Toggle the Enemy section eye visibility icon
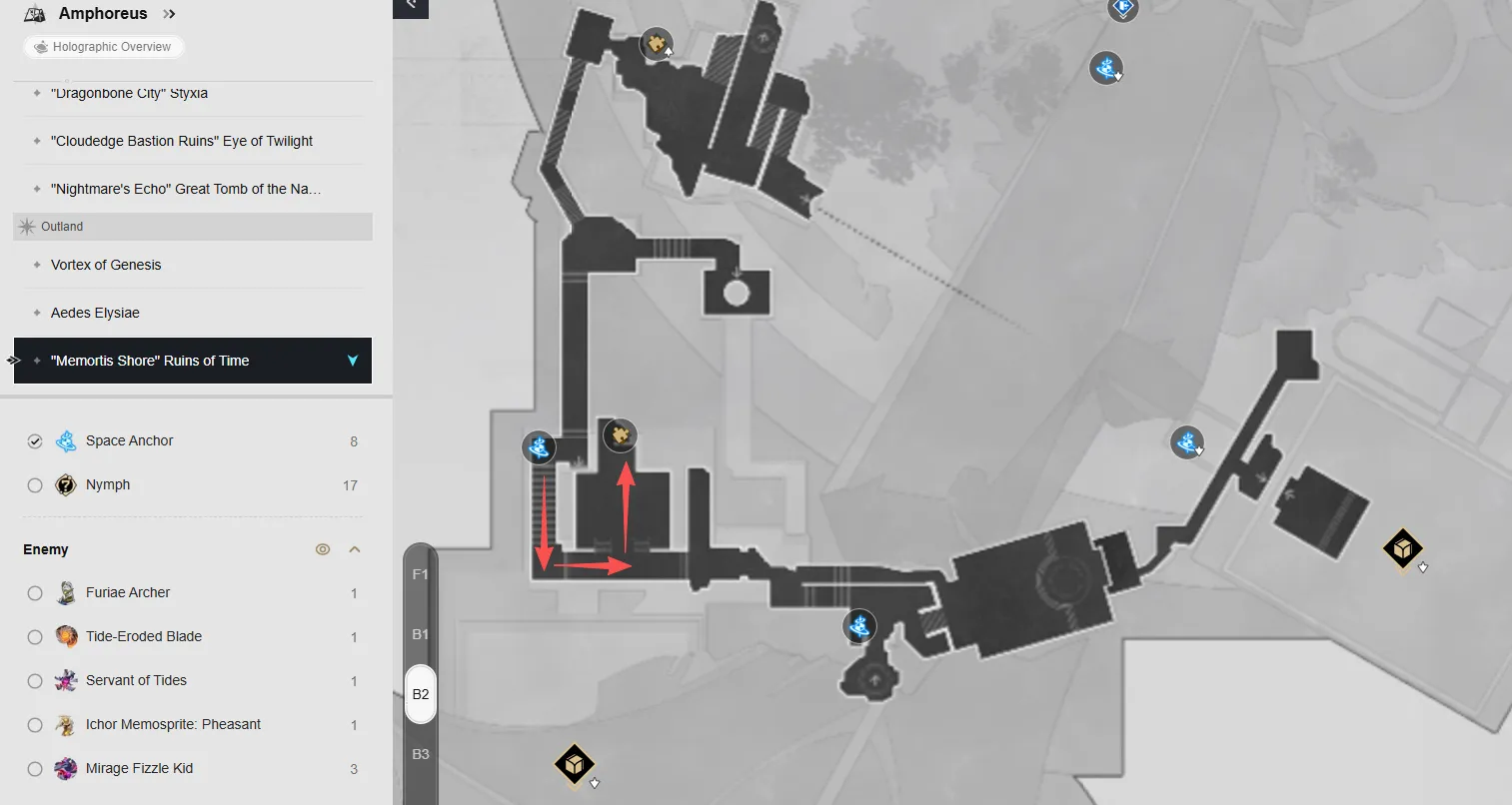Screen dimensions: 1512x805 [x=322, y=548]
